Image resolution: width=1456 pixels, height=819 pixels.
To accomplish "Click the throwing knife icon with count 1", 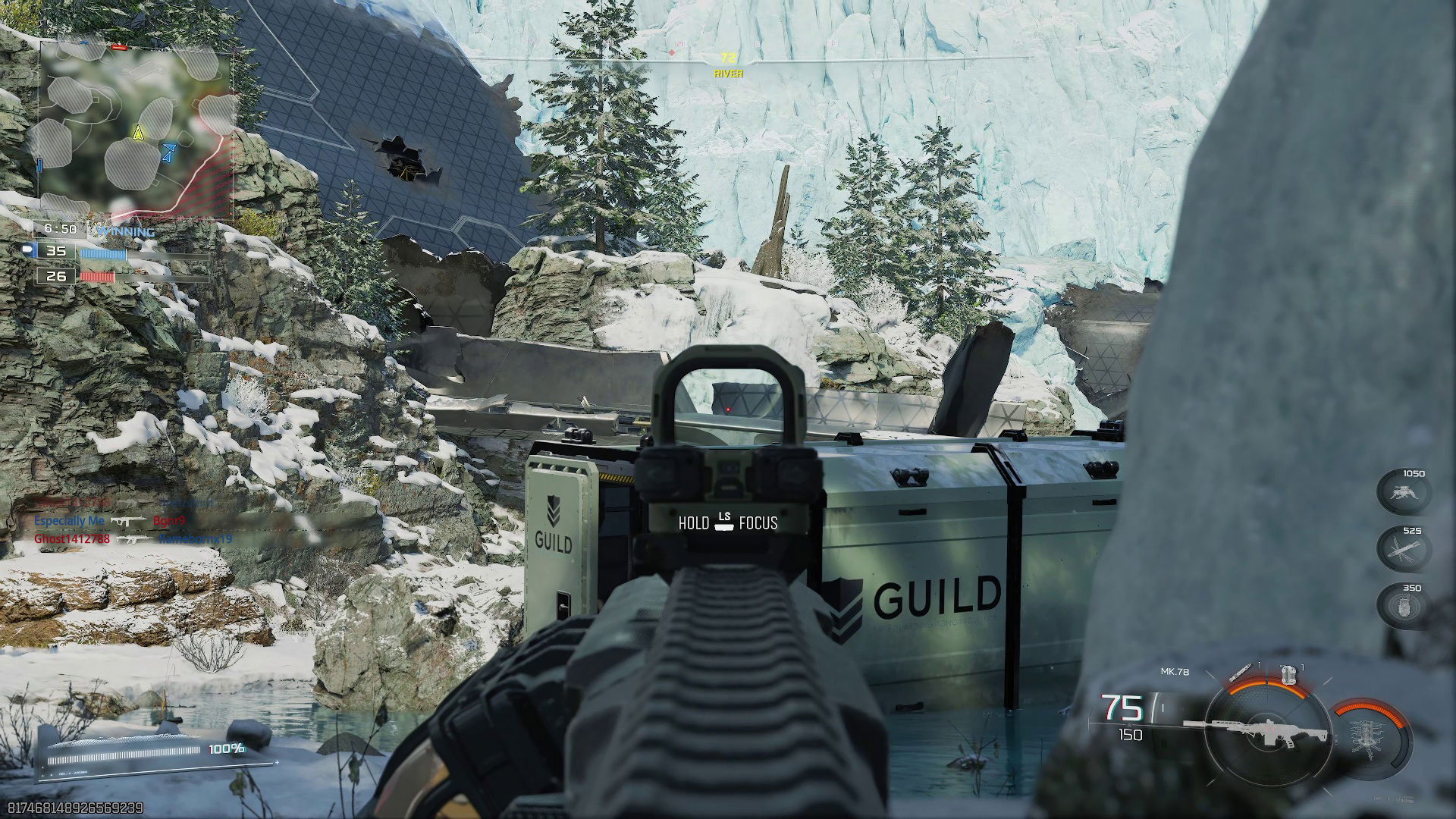I will (1241, 672).
